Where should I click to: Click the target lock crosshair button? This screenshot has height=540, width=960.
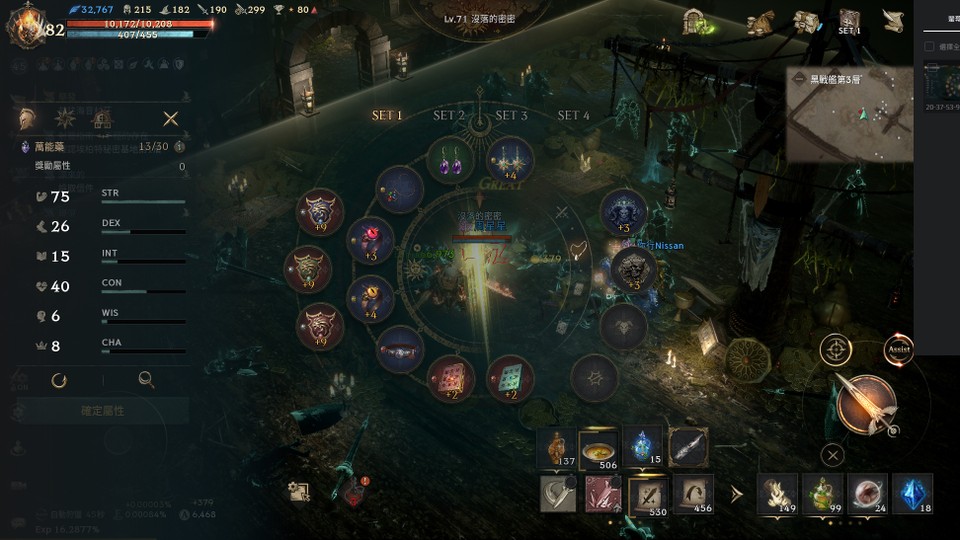[836, 350]
